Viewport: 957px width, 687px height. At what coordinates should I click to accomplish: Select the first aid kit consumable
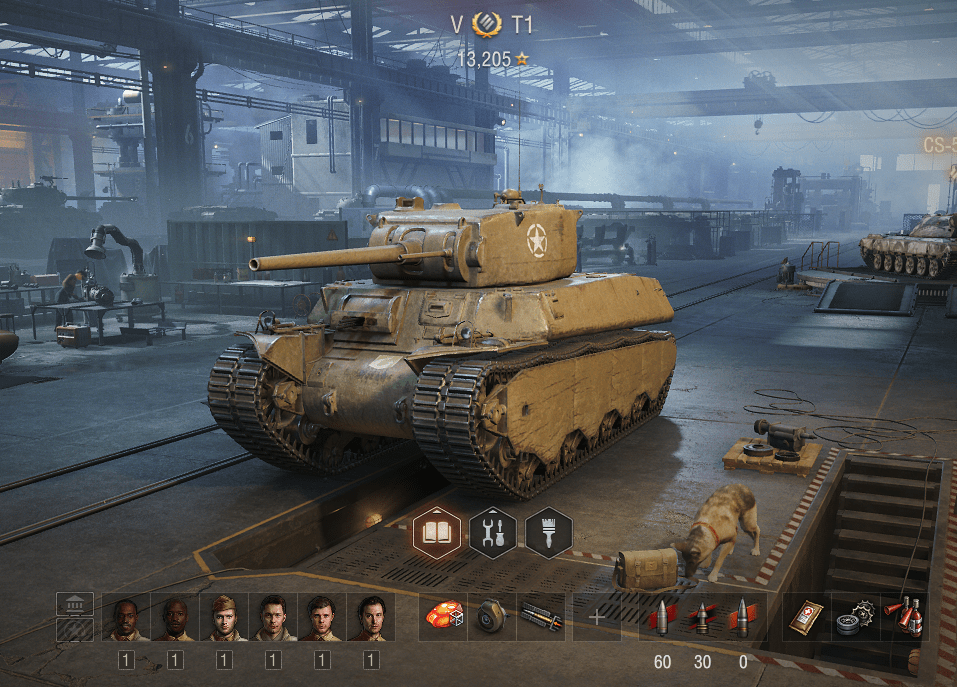pos(805,617)
